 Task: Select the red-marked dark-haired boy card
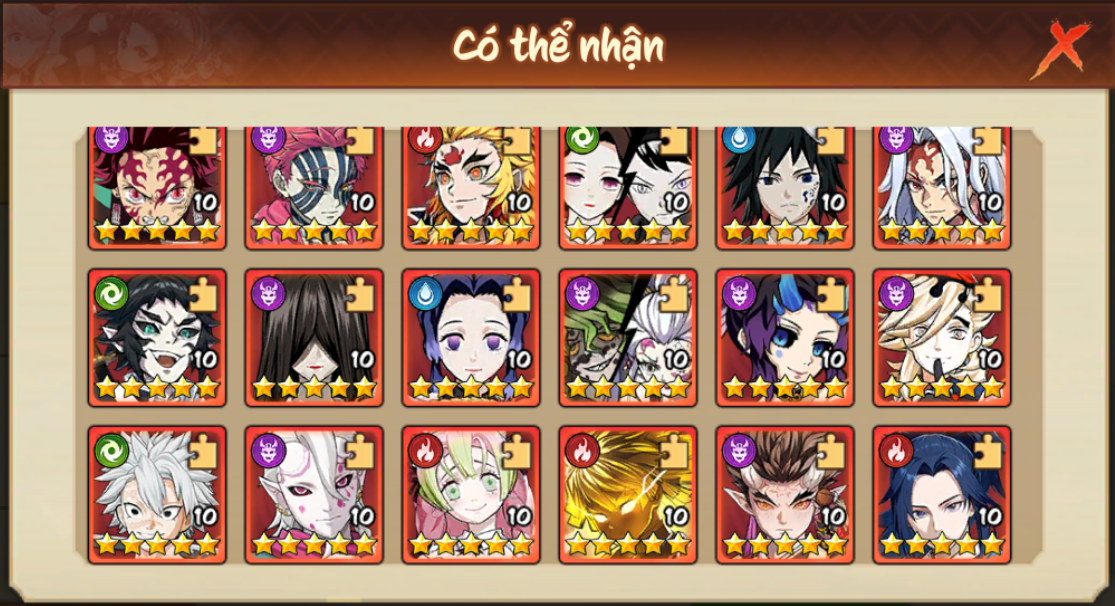coord(157,186)
